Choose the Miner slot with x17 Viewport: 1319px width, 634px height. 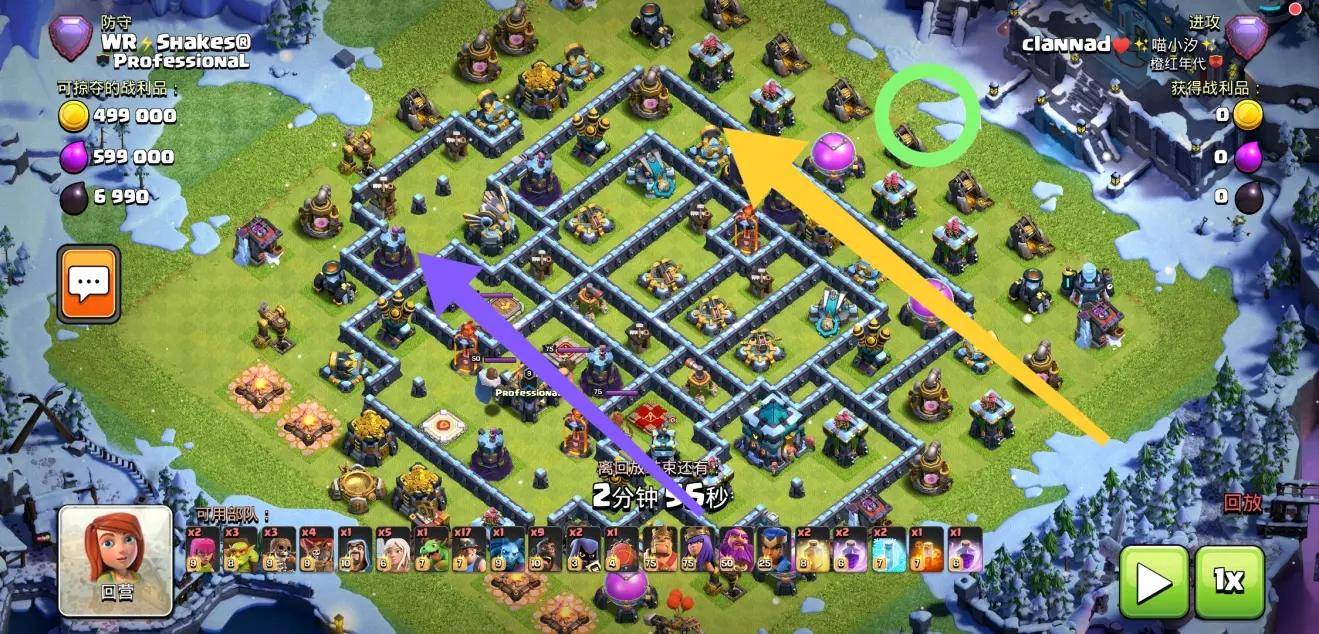(466, 549)
